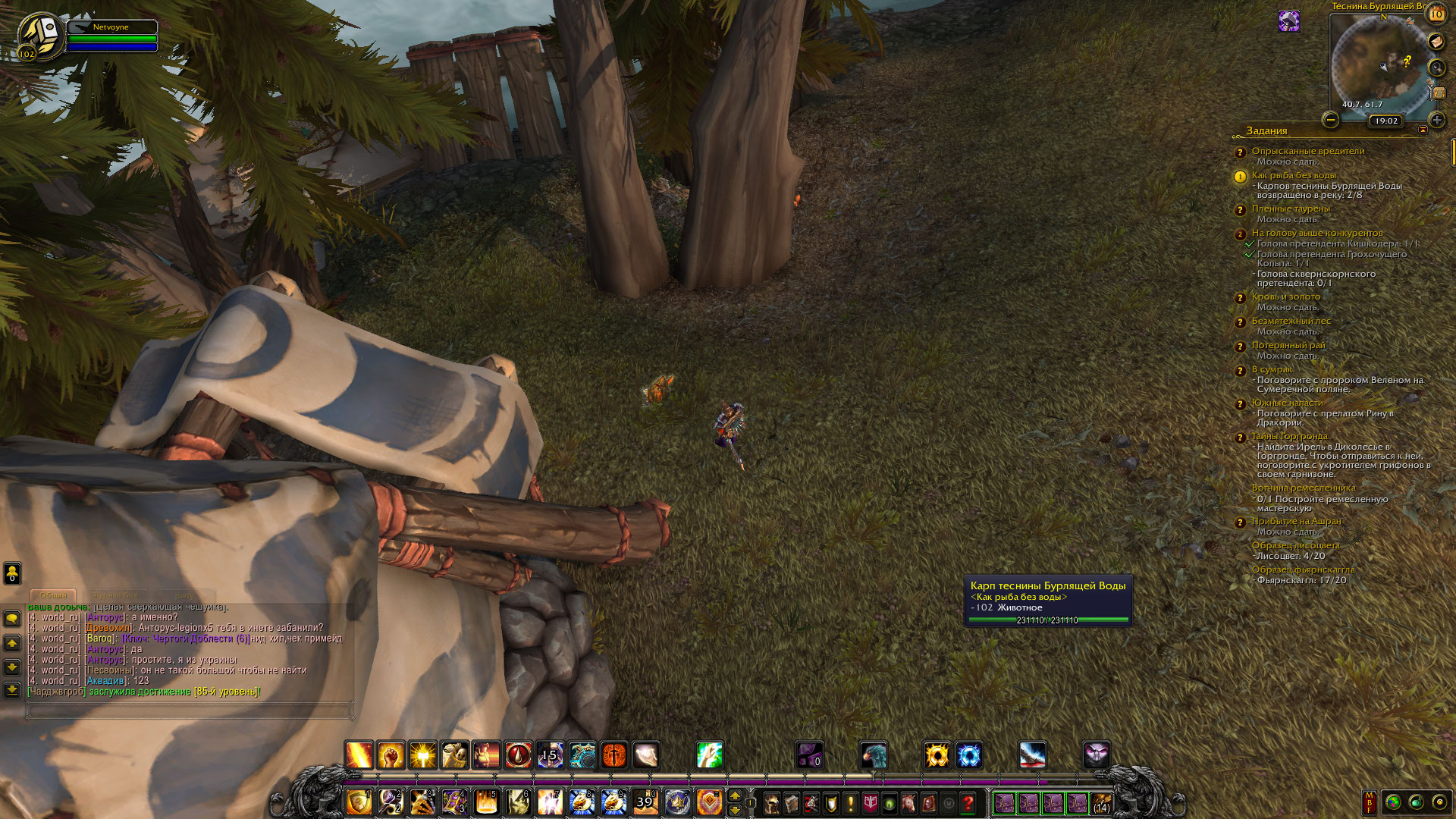Click the Netvoyne player portrait

(x=39, y=35)
